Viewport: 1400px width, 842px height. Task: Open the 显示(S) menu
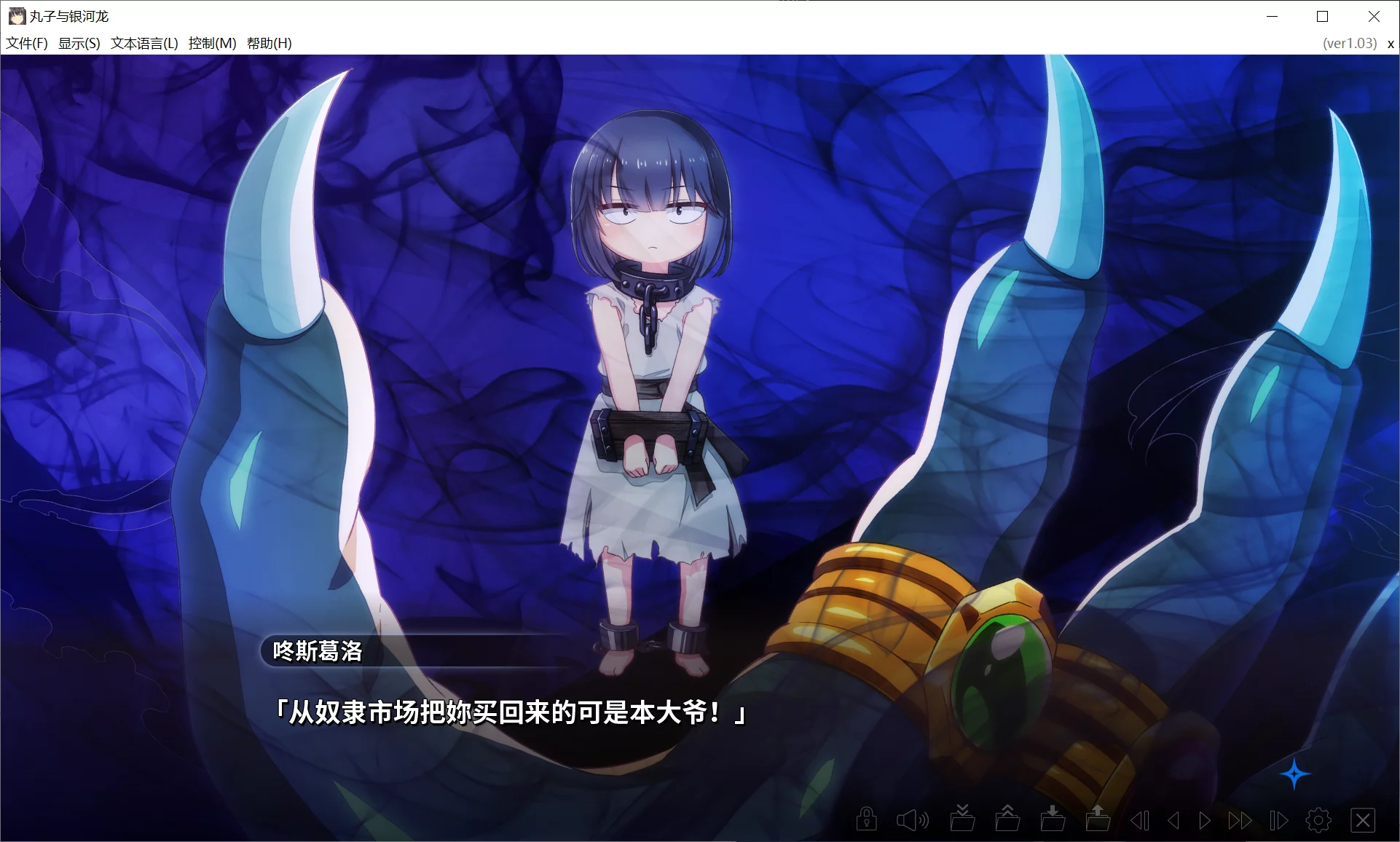pos(79,43)
